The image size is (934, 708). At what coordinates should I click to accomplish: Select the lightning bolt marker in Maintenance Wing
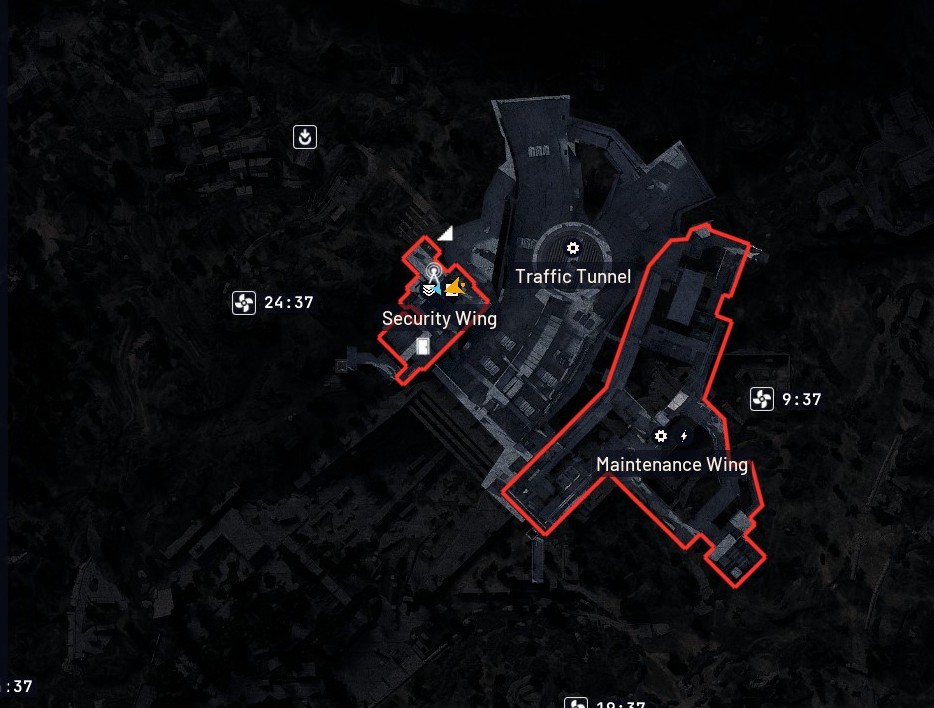point(684,436)
